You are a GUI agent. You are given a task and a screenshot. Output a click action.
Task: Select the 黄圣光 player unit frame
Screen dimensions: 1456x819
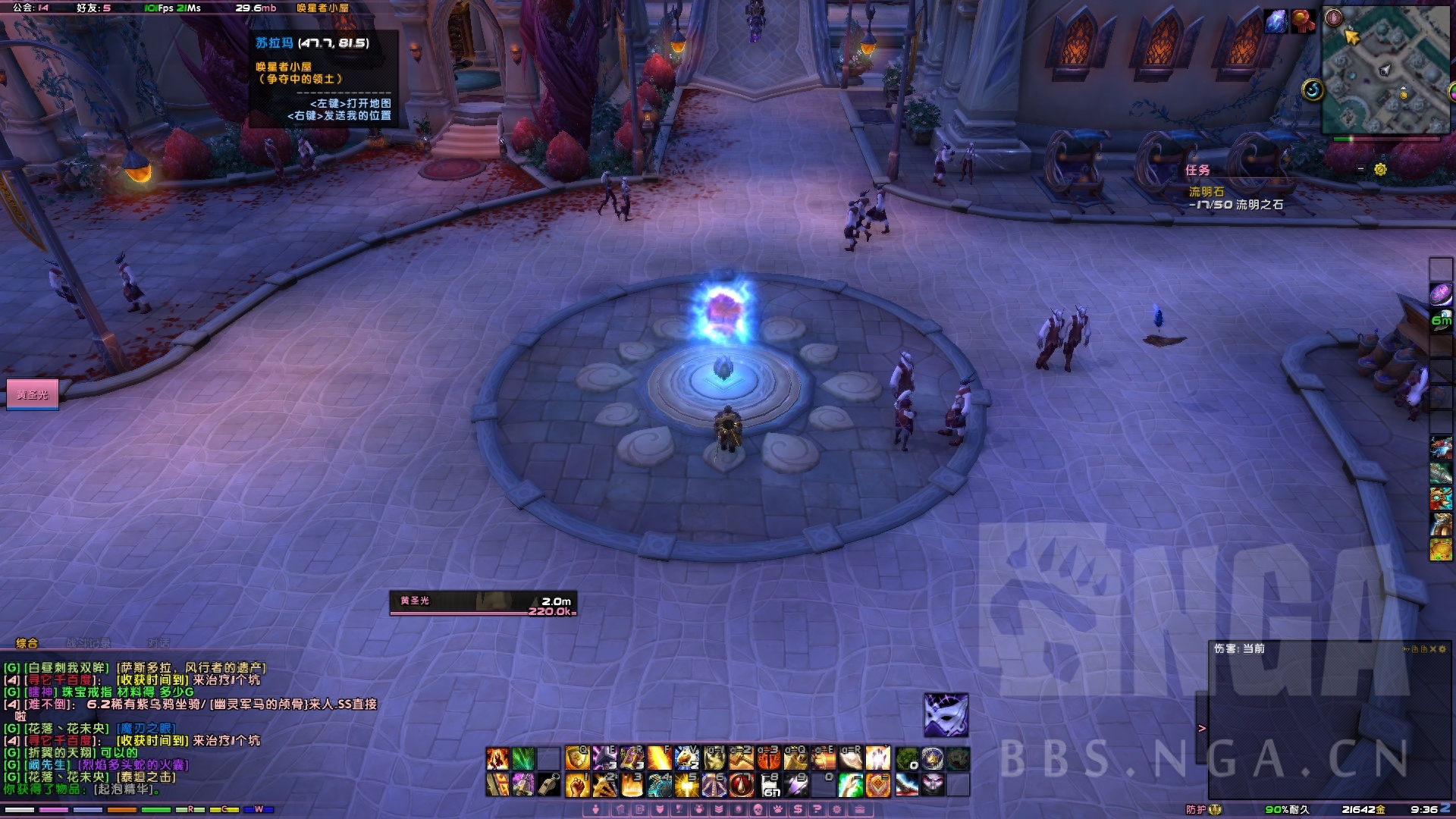coord(33,394)
